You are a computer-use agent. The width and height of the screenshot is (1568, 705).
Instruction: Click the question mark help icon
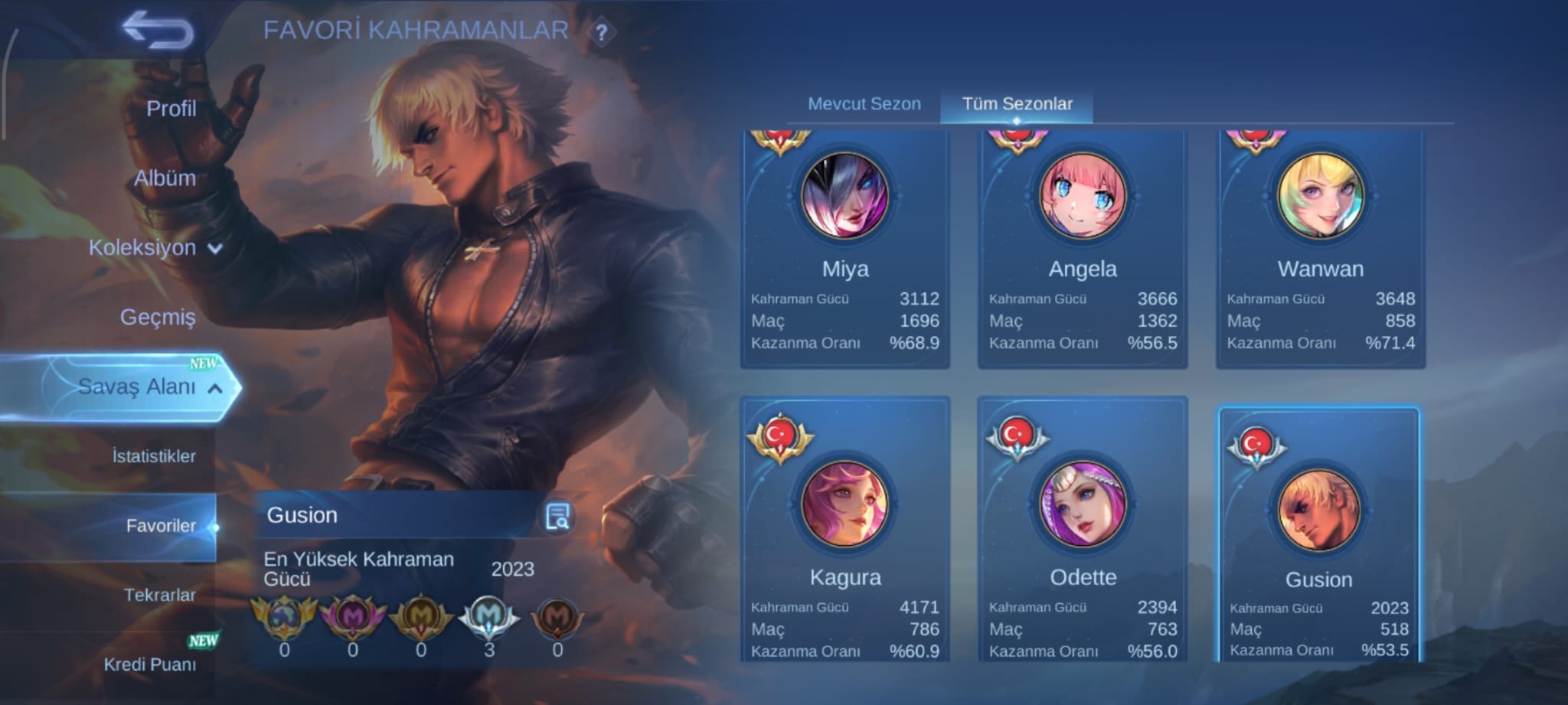tap(602, 33)
